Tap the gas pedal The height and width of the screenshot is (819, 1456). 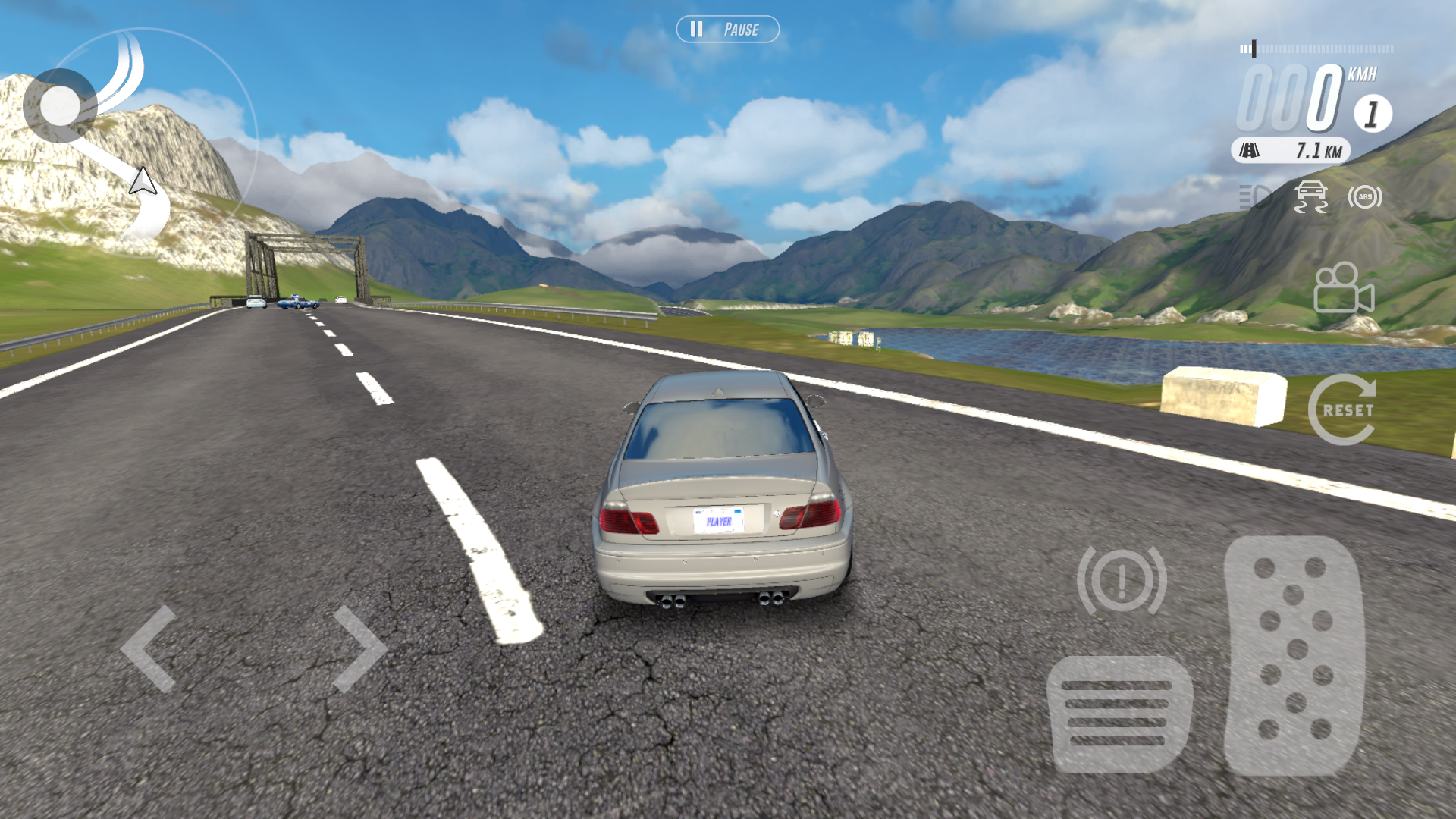(1294, 655)
